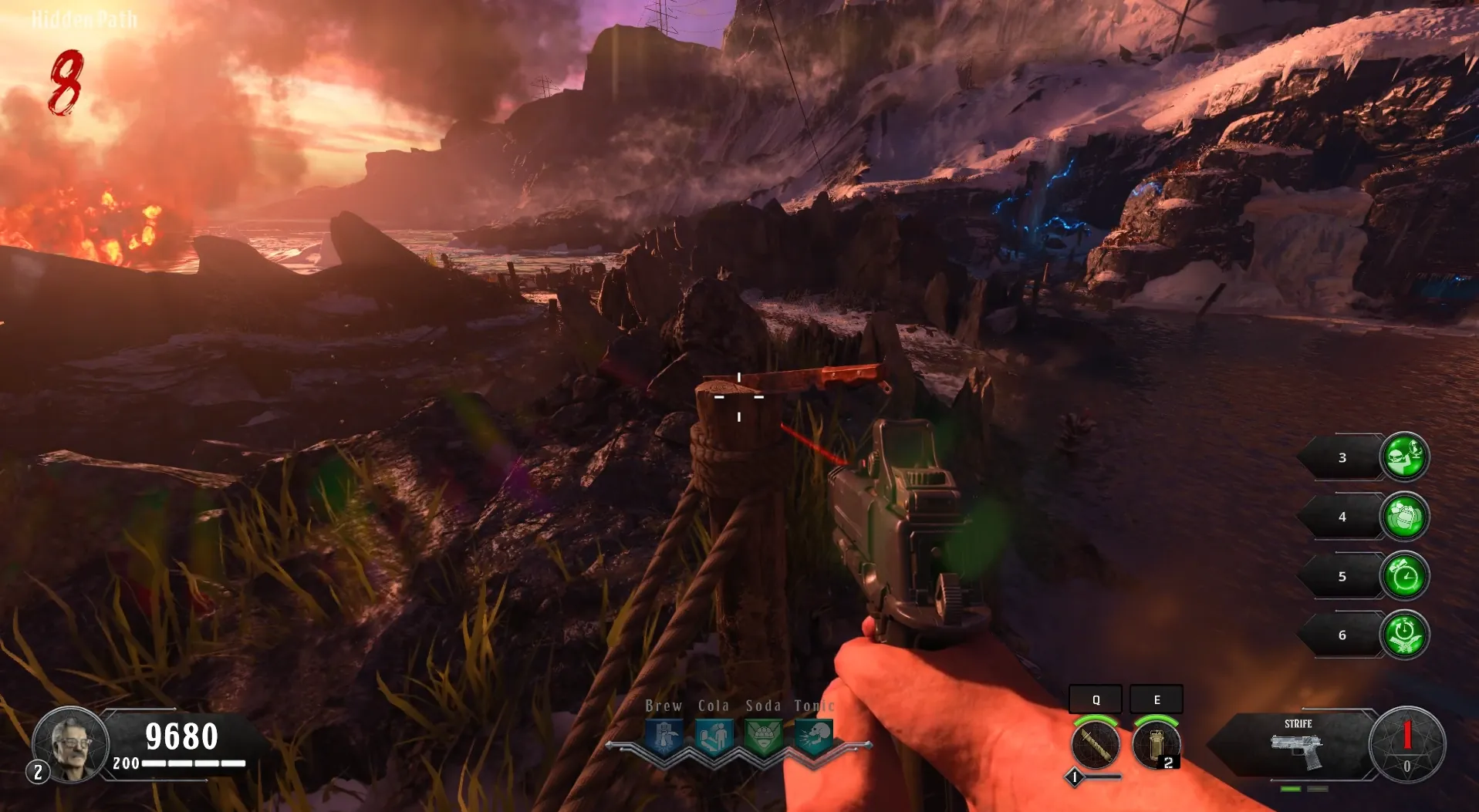1479x812 pixels.
Task: Use the grenade elixir in slot 4
Action: click(1403, 517)
